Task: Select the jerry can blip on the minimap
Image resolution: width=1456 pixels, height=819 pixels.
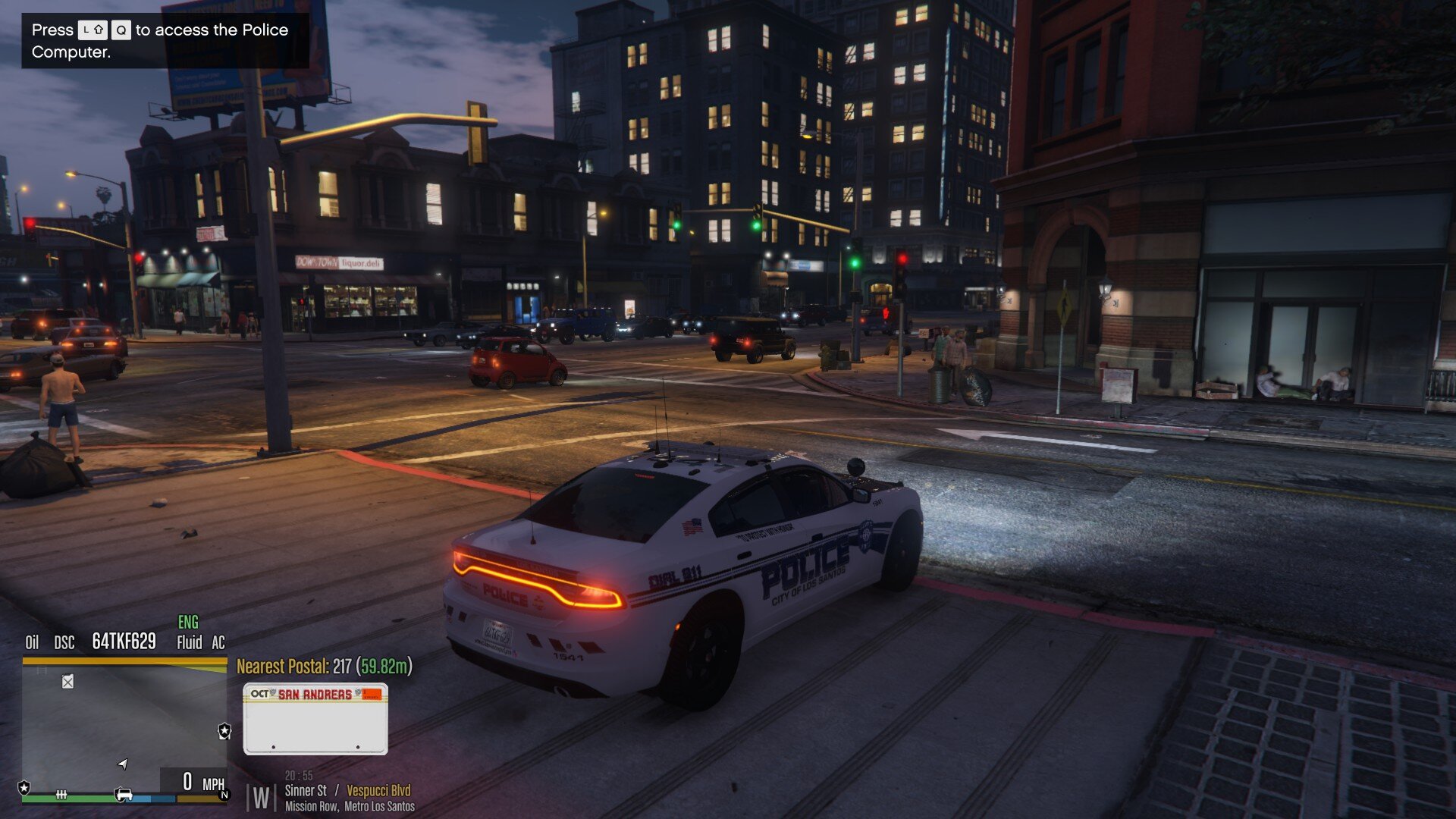Action: (x=67, y=682)
